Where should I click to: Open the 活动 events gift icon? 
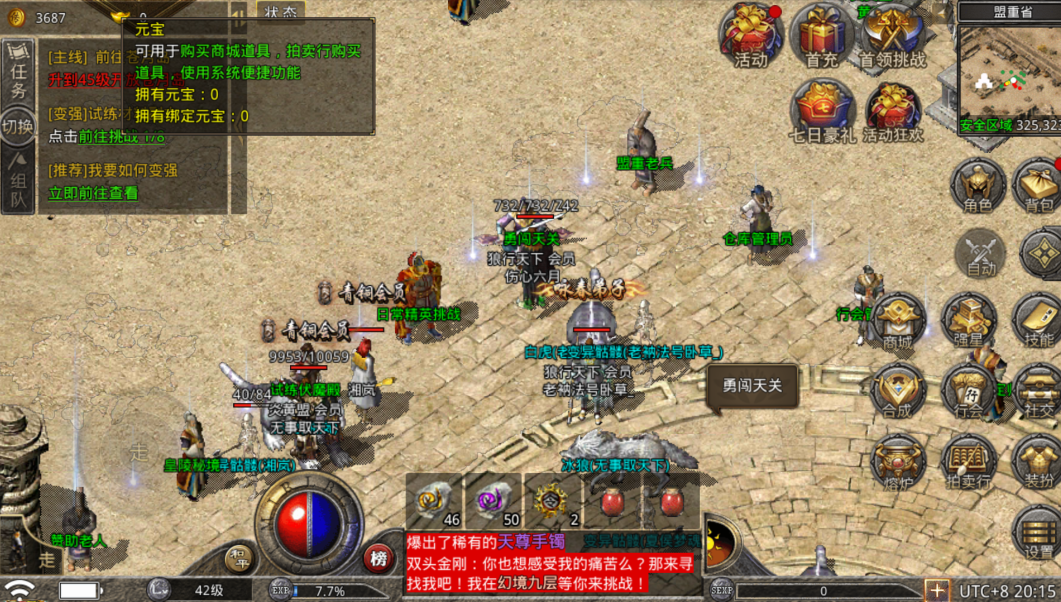pos(751,35)
